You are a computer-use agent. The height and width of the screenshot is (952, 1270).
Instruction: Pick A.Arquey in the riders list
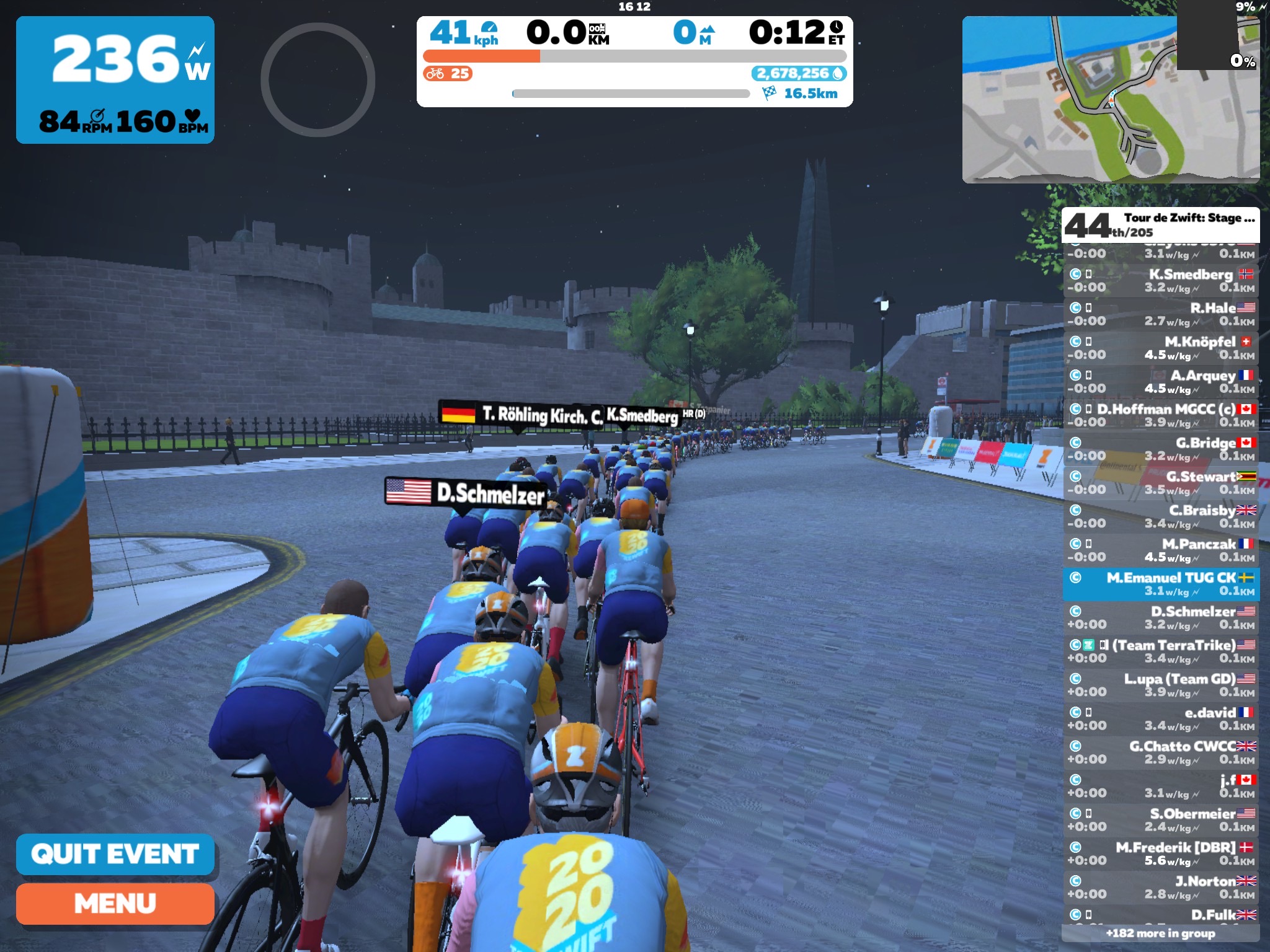(x=1161, y=382)
